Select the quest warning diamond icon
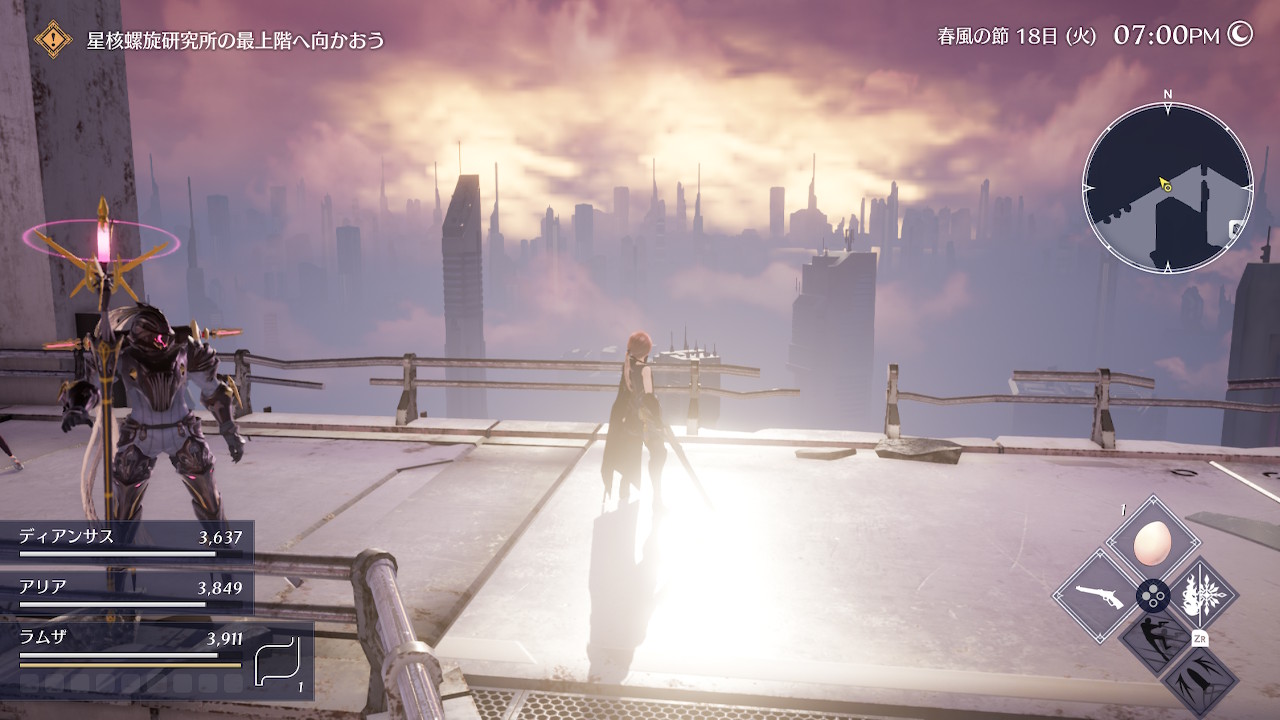Viewport: 1280px width, 720px height. tap(52, 40)
